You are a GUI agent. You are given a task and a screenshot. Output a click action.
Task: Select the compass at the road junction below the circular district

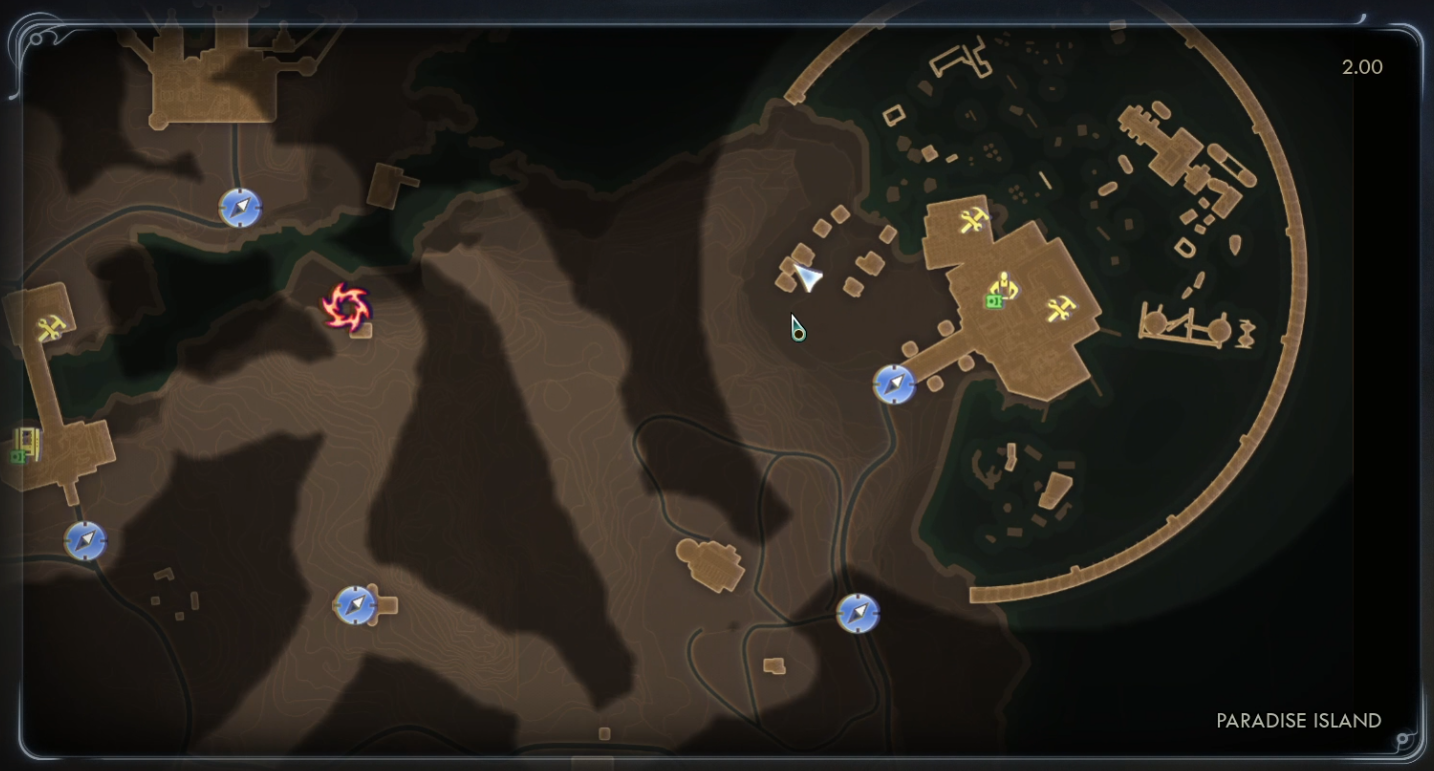click(857, 613)
